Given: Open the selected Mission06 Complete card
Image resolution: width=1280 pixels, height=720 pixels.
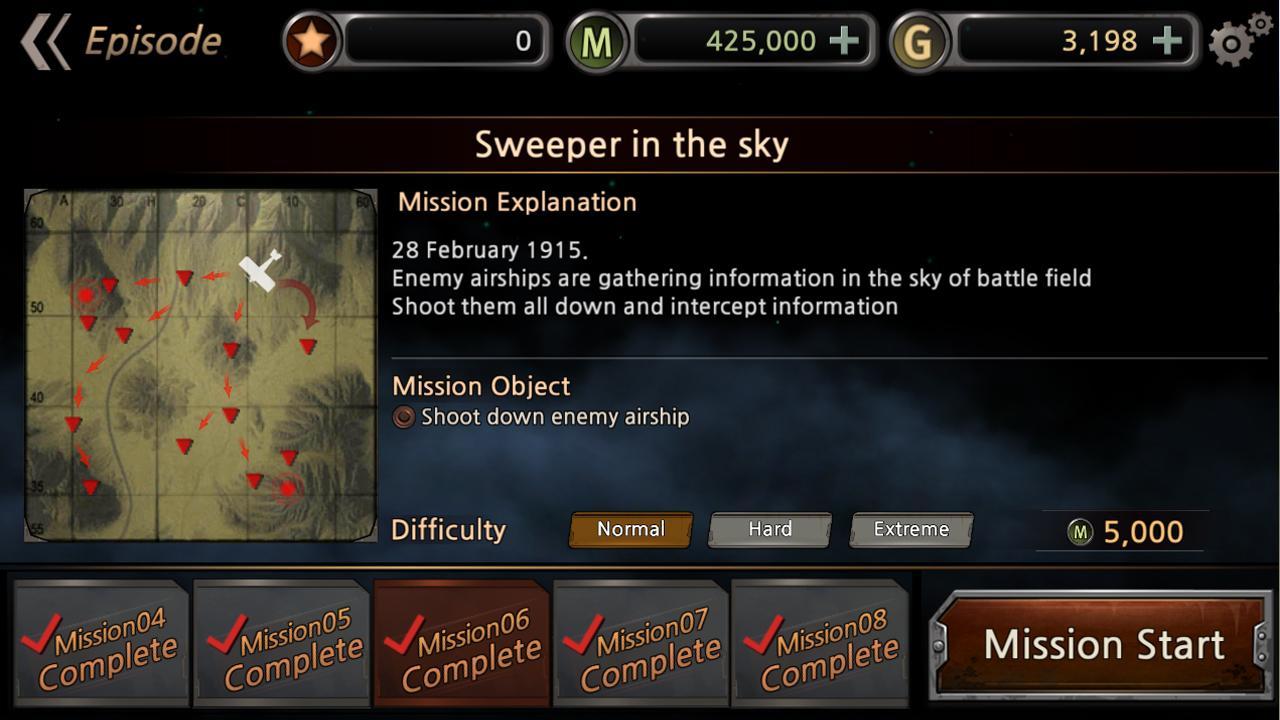Looking at the screenshot, I should 461,644.
